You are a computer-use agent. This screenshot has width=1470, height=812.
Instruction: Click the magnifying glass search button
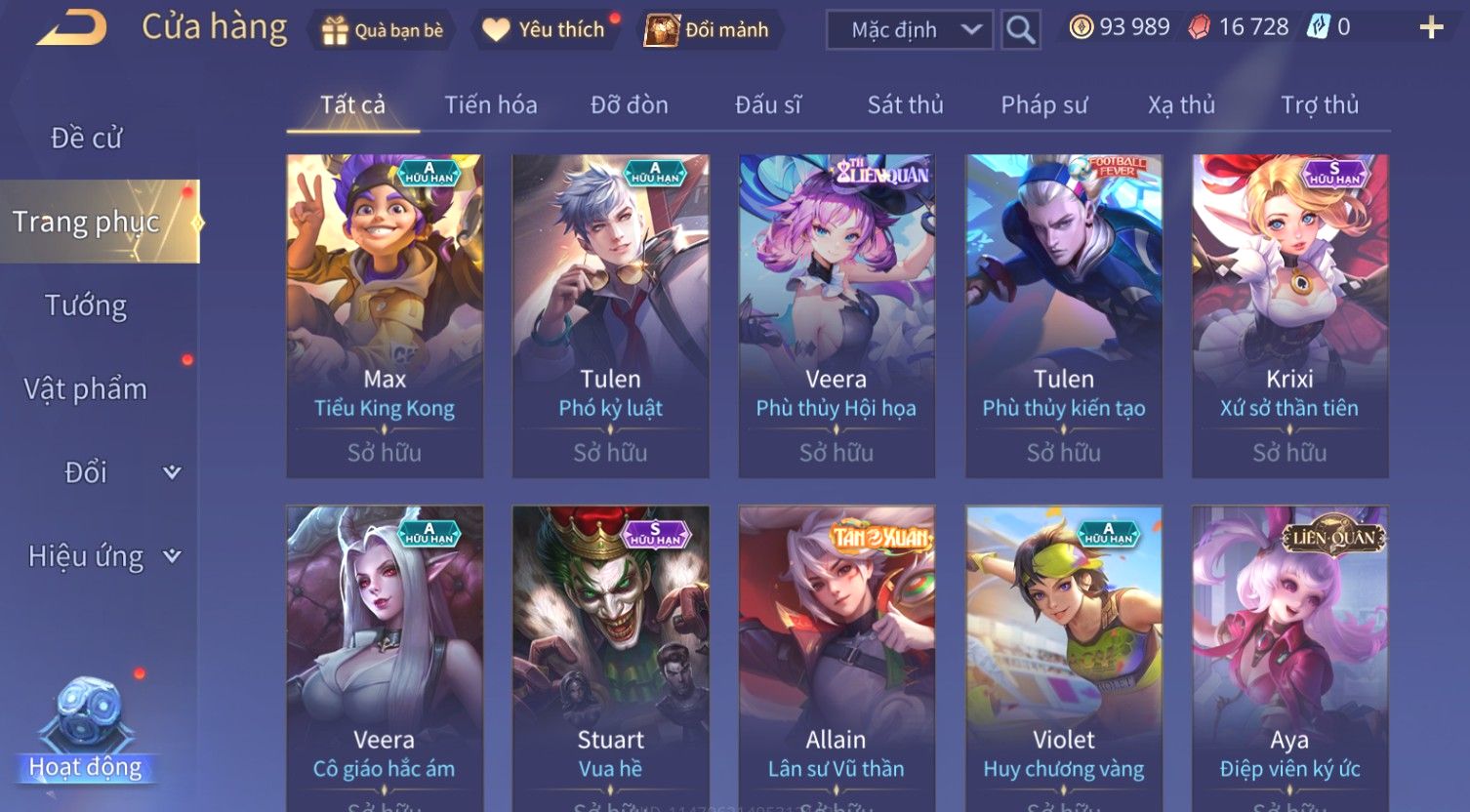coord(1020,30)
